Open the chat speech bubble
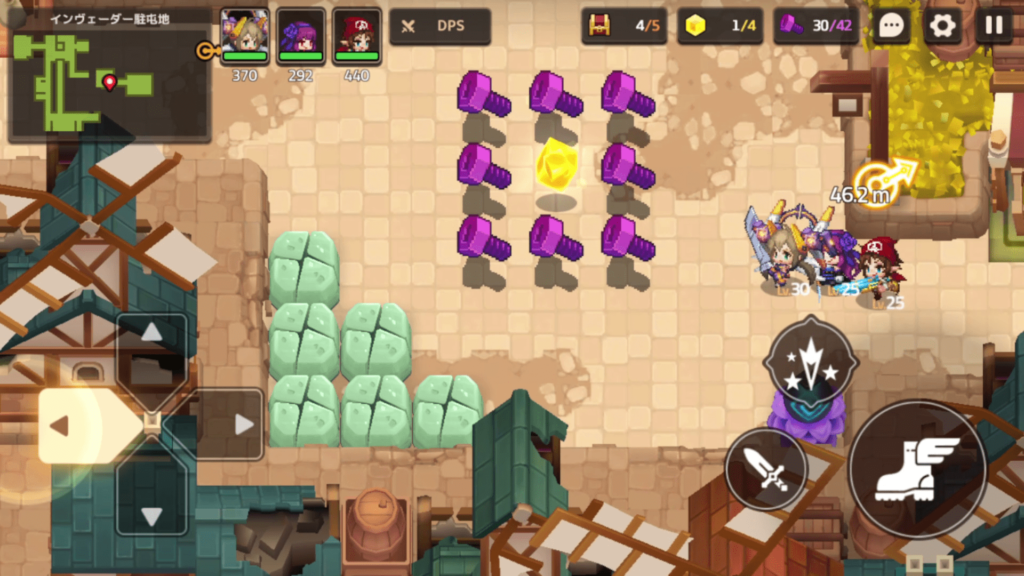This screenshot has width=1024, height=576. (891, 26)
